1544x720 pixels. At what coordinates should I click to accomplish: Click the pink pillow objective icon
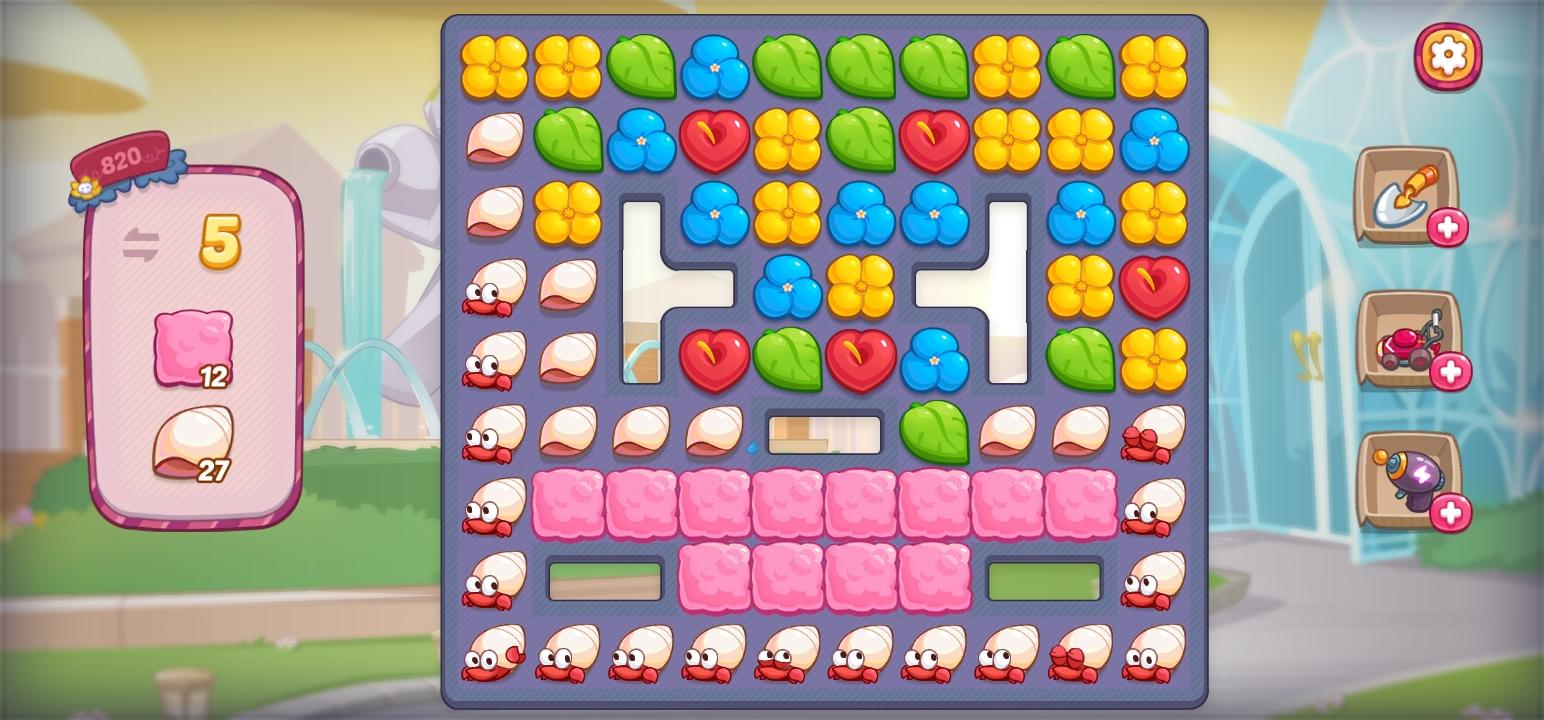192,345
